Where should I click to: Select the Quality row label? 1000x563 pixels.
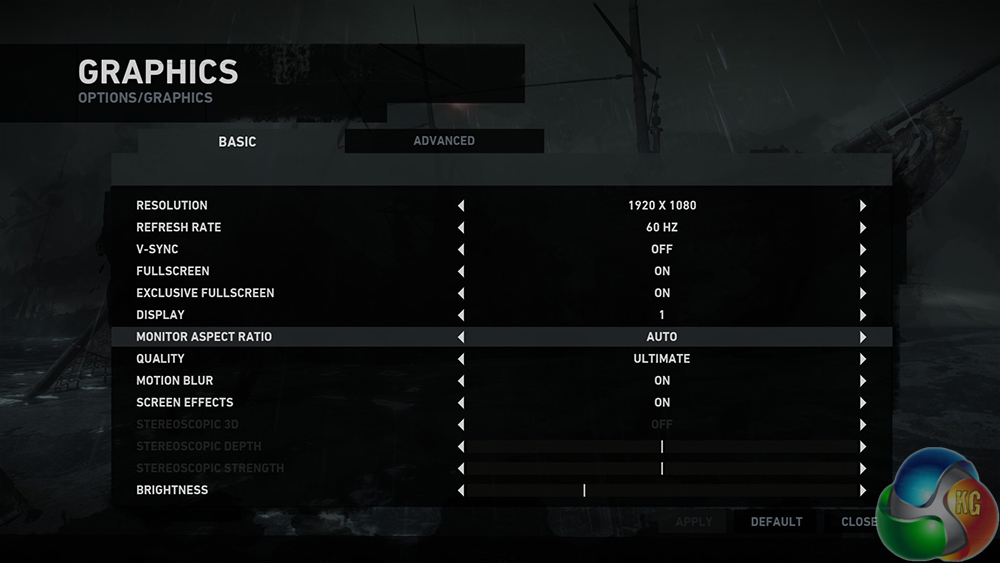[160, 359]
